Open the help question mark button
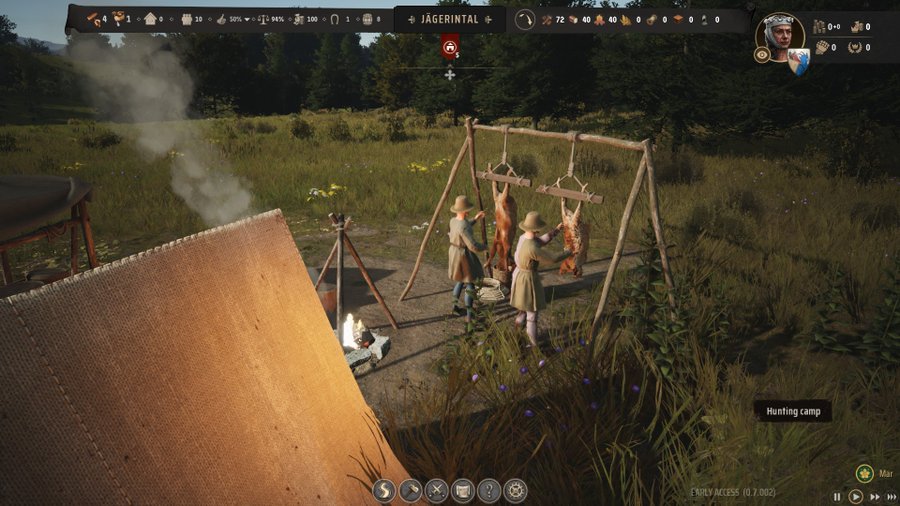The image size is (900, 506). [489, 491]
